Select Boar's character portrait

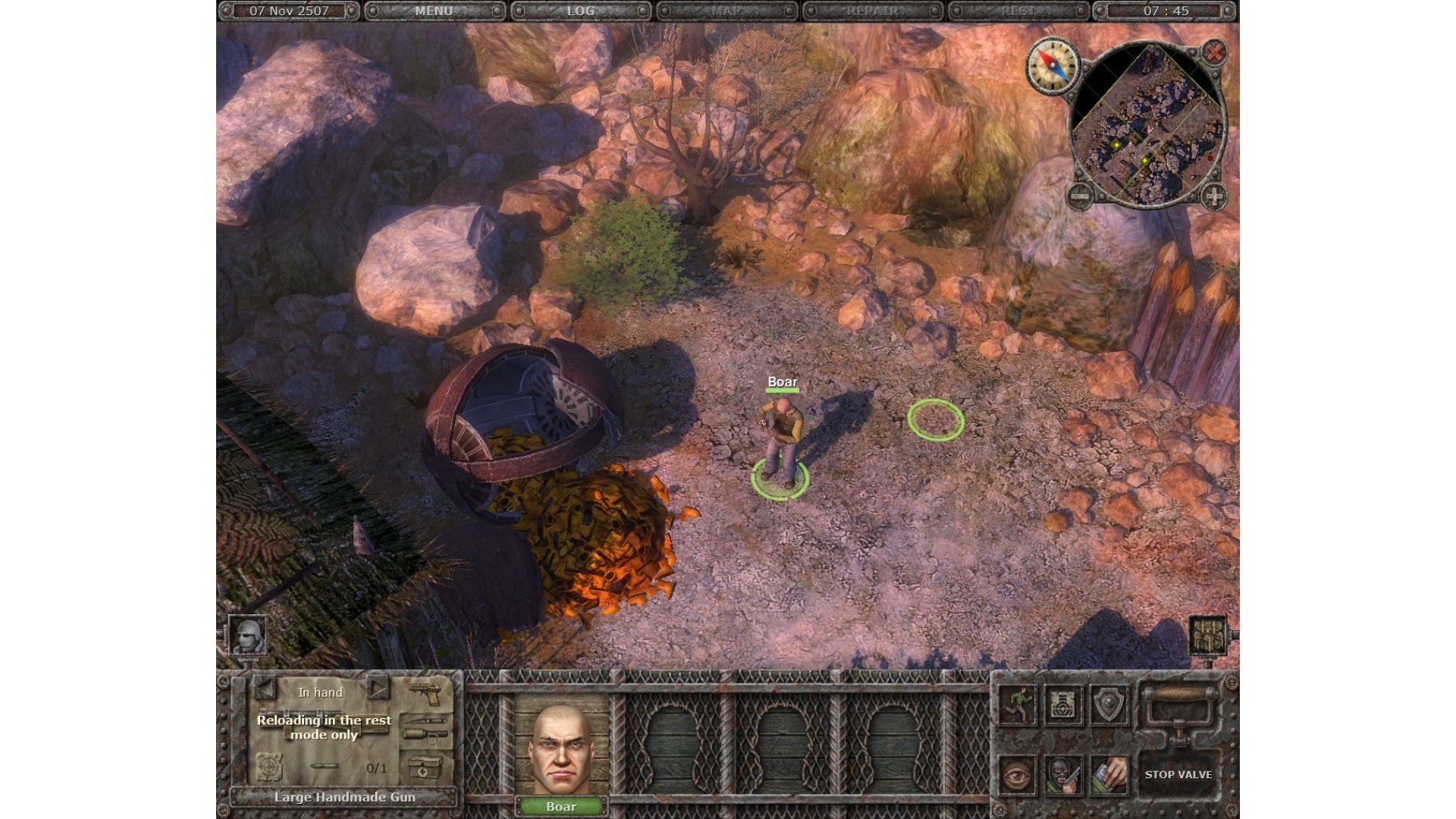click(x=561, y=751)
